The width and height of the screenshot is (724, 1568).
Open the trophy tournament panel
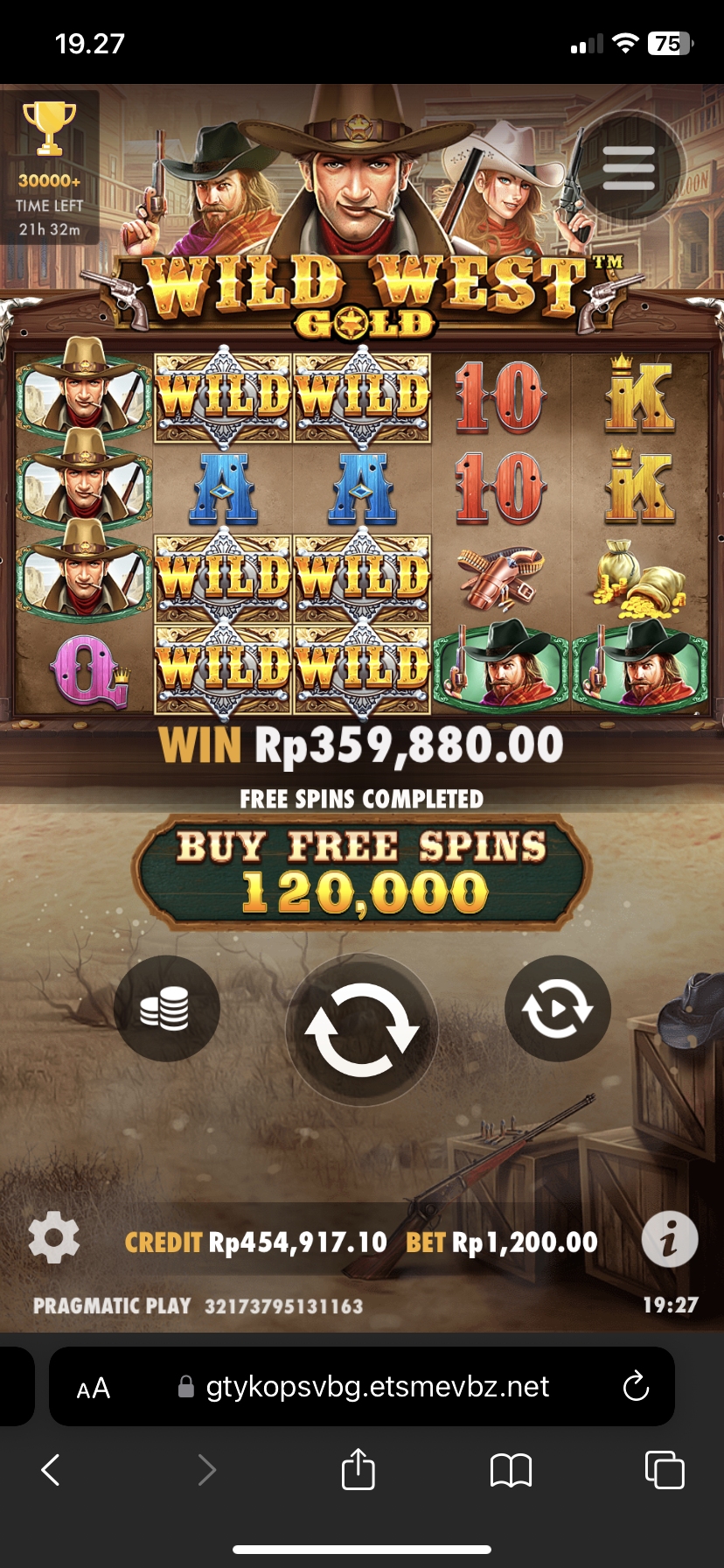[x=50, y=168]
